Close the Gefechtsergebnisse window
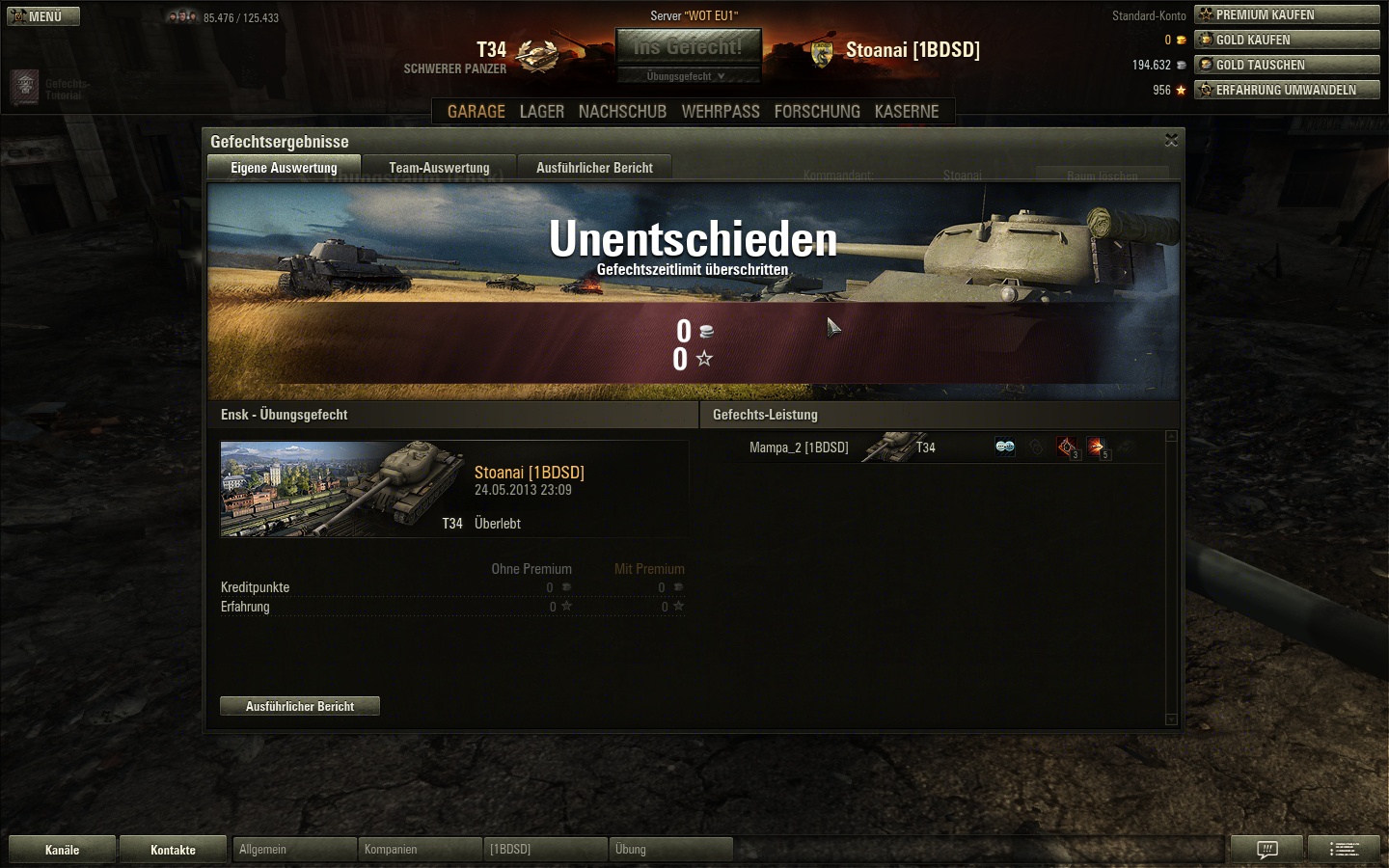Screen dimensions: 1389x868 tap(1171, 141)
